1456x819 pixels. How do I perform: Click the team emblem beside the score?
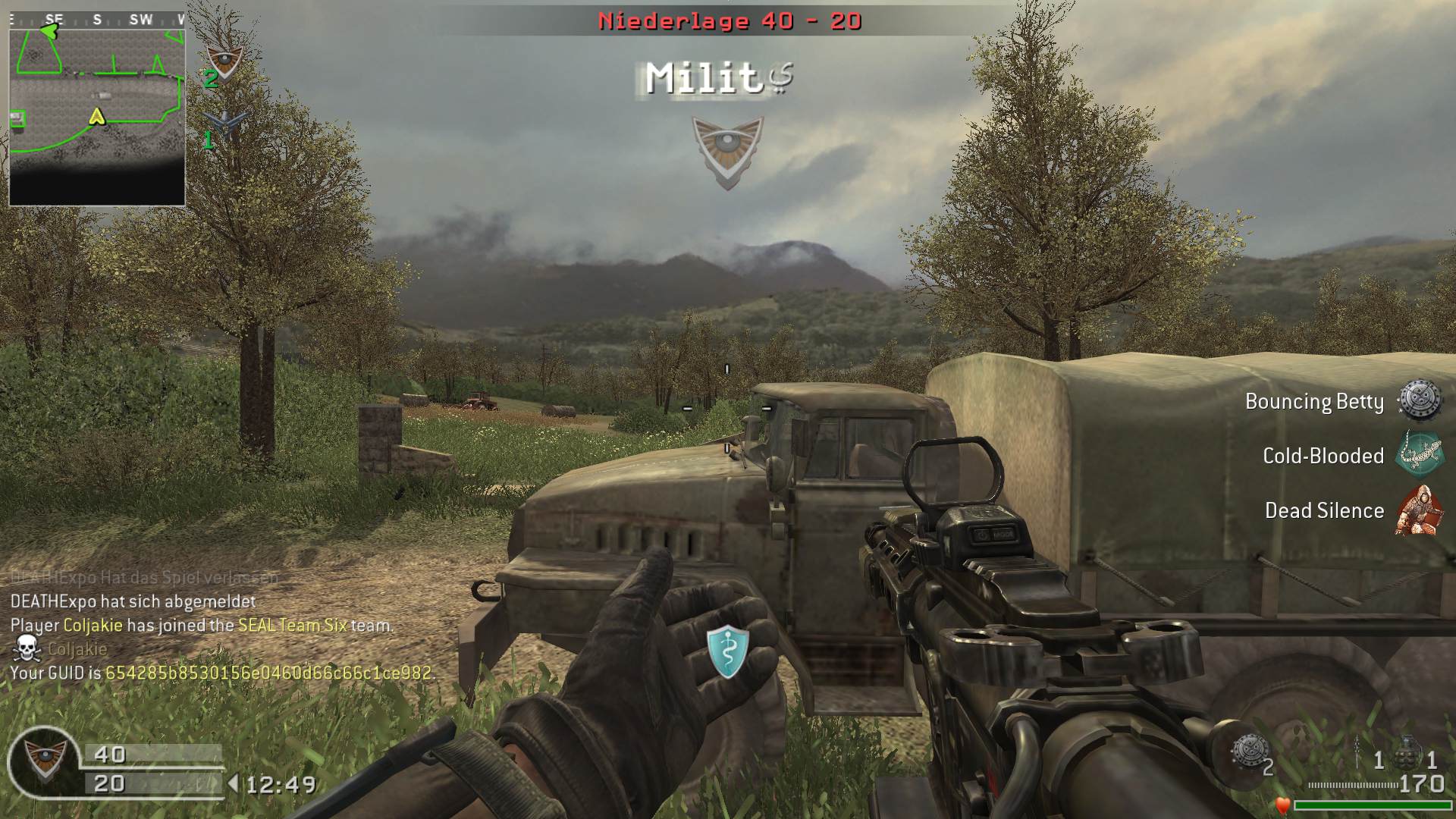44,761
